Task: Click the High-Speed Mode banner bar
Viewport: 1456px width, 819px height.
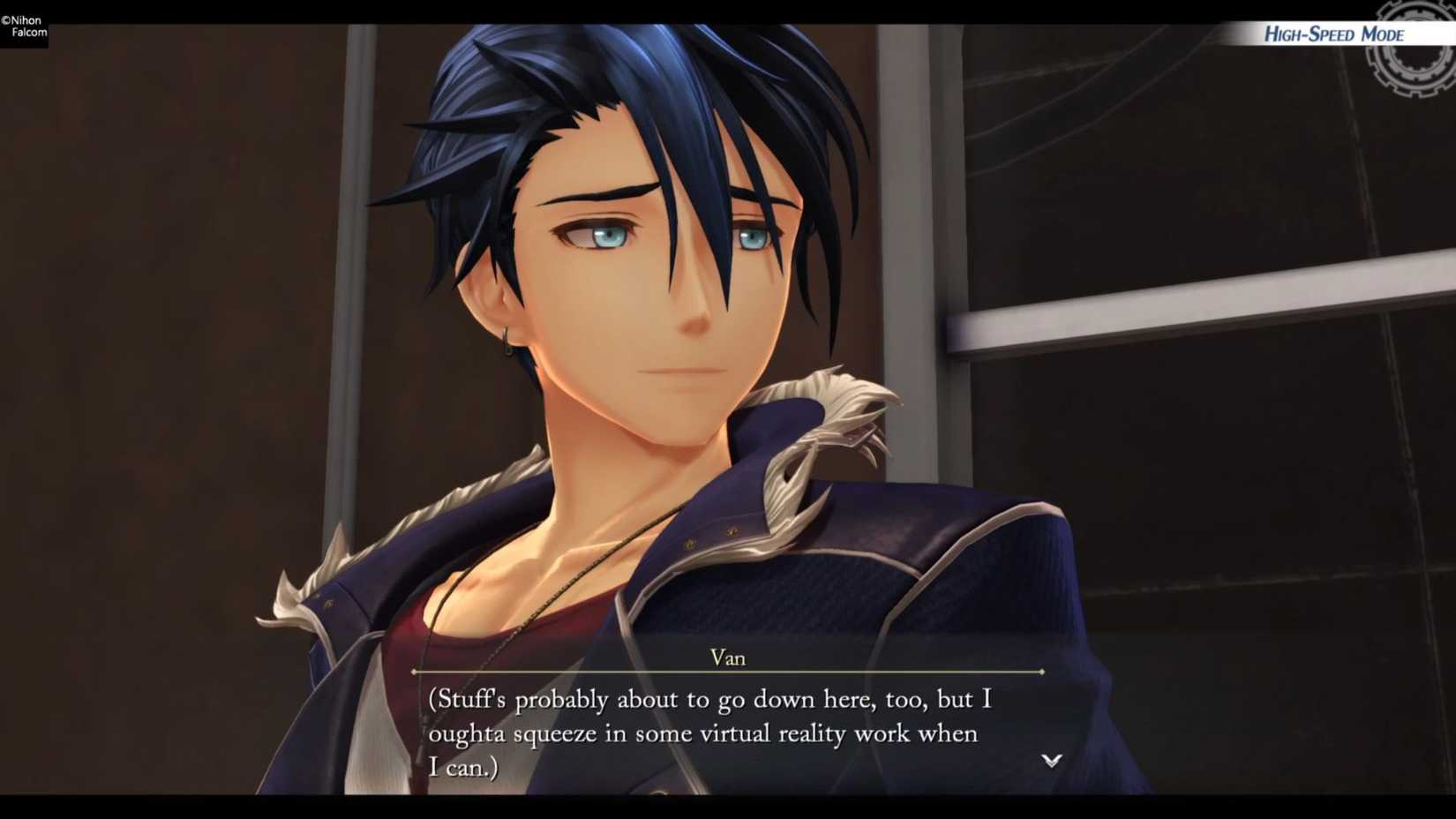Action: 1333,34
